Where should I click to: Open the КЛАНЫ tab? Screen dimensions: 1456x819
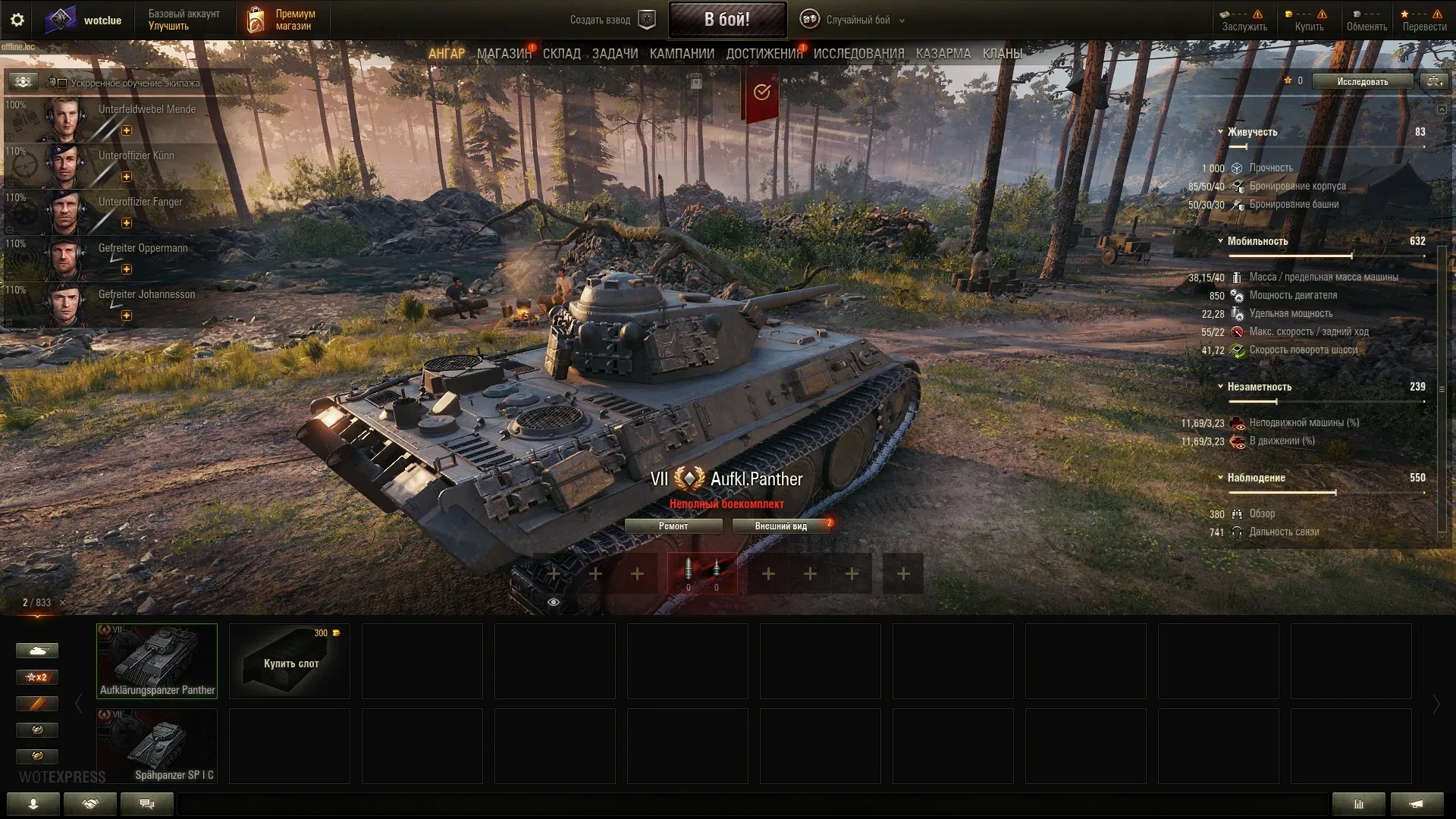click(x=1002, y=54)
